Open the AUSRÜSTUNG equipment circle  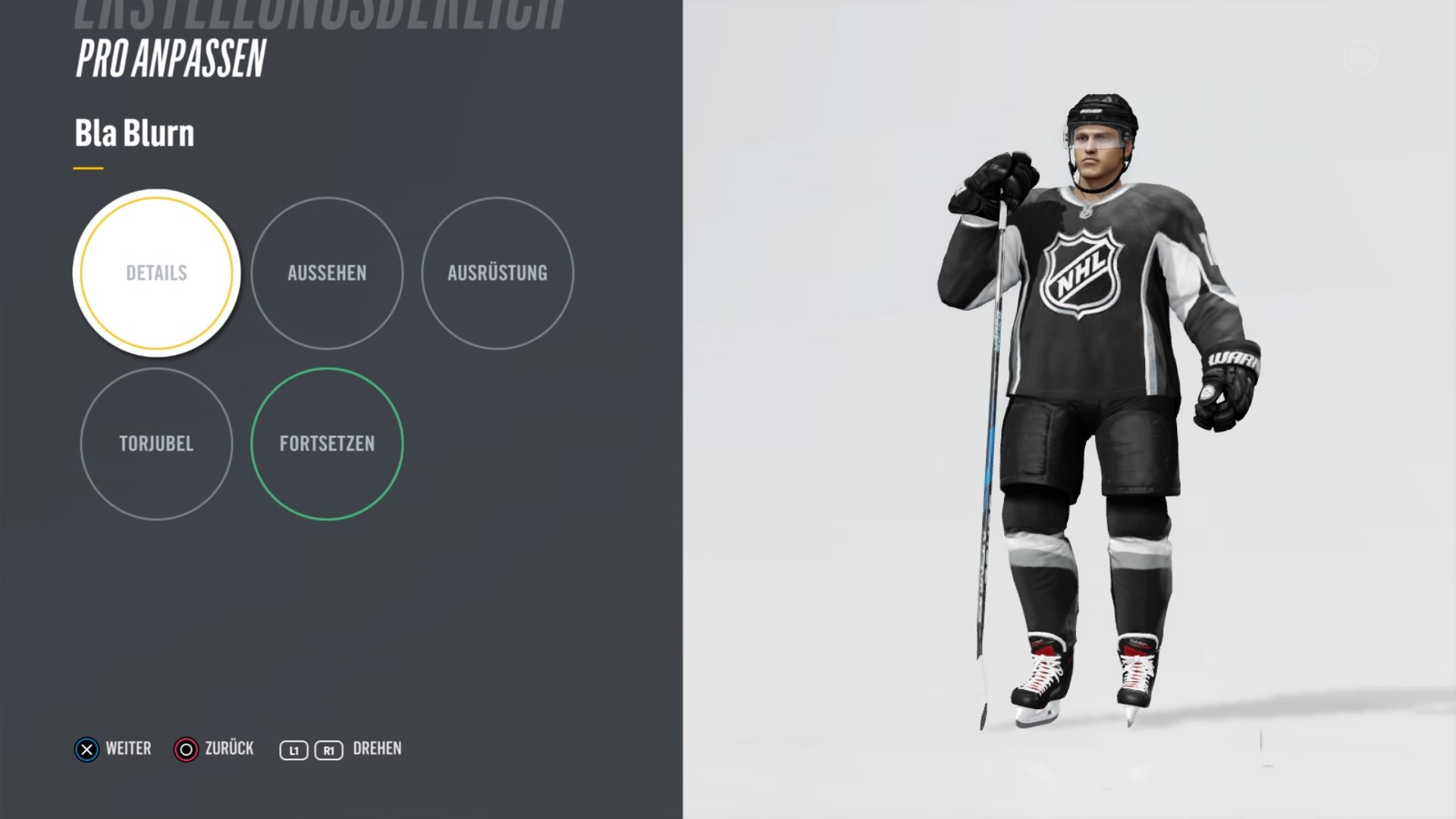(498, 273)
